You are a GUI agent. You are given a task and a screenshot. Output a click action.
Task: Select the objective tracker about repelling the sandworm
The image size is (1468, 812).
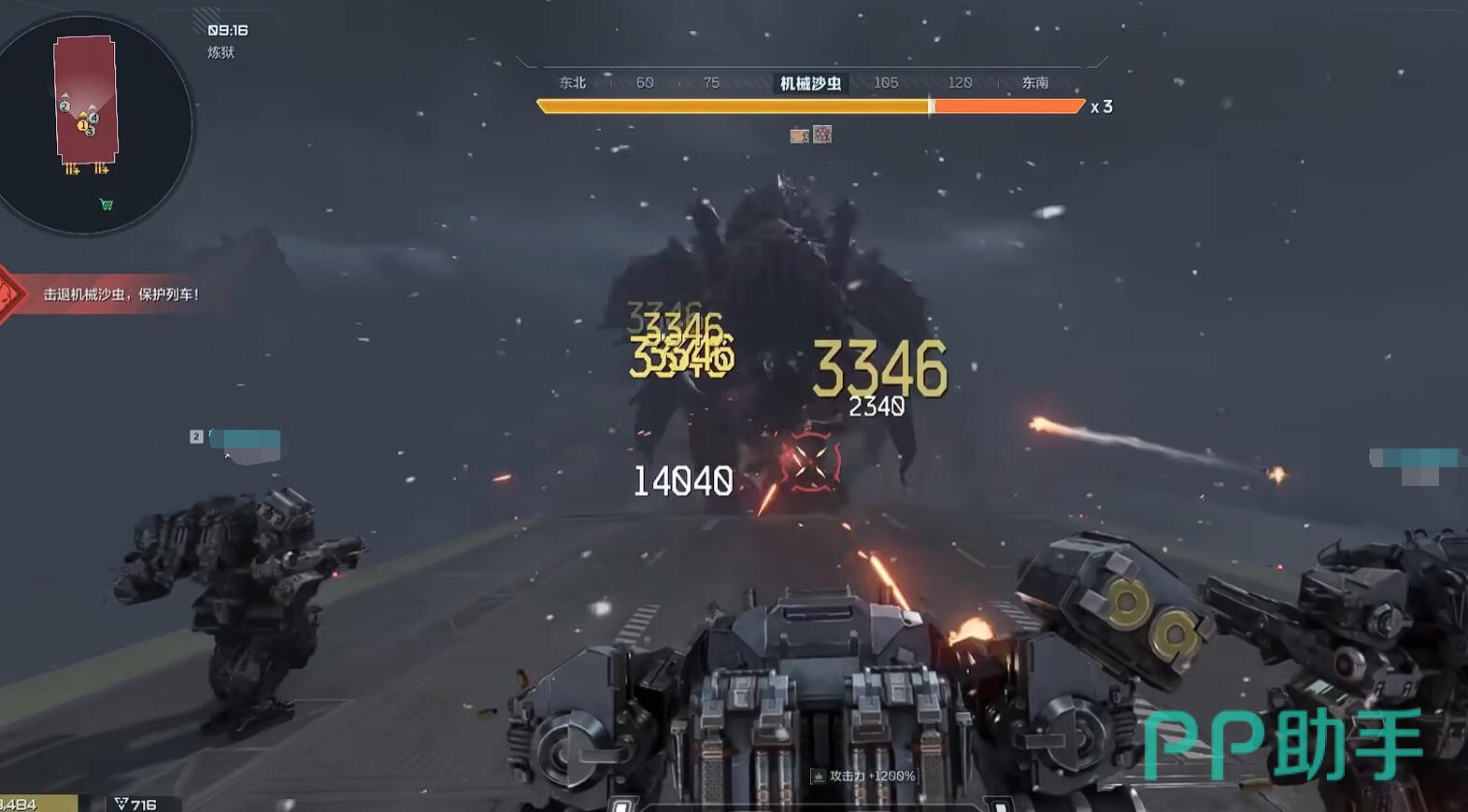click(121, 294)
